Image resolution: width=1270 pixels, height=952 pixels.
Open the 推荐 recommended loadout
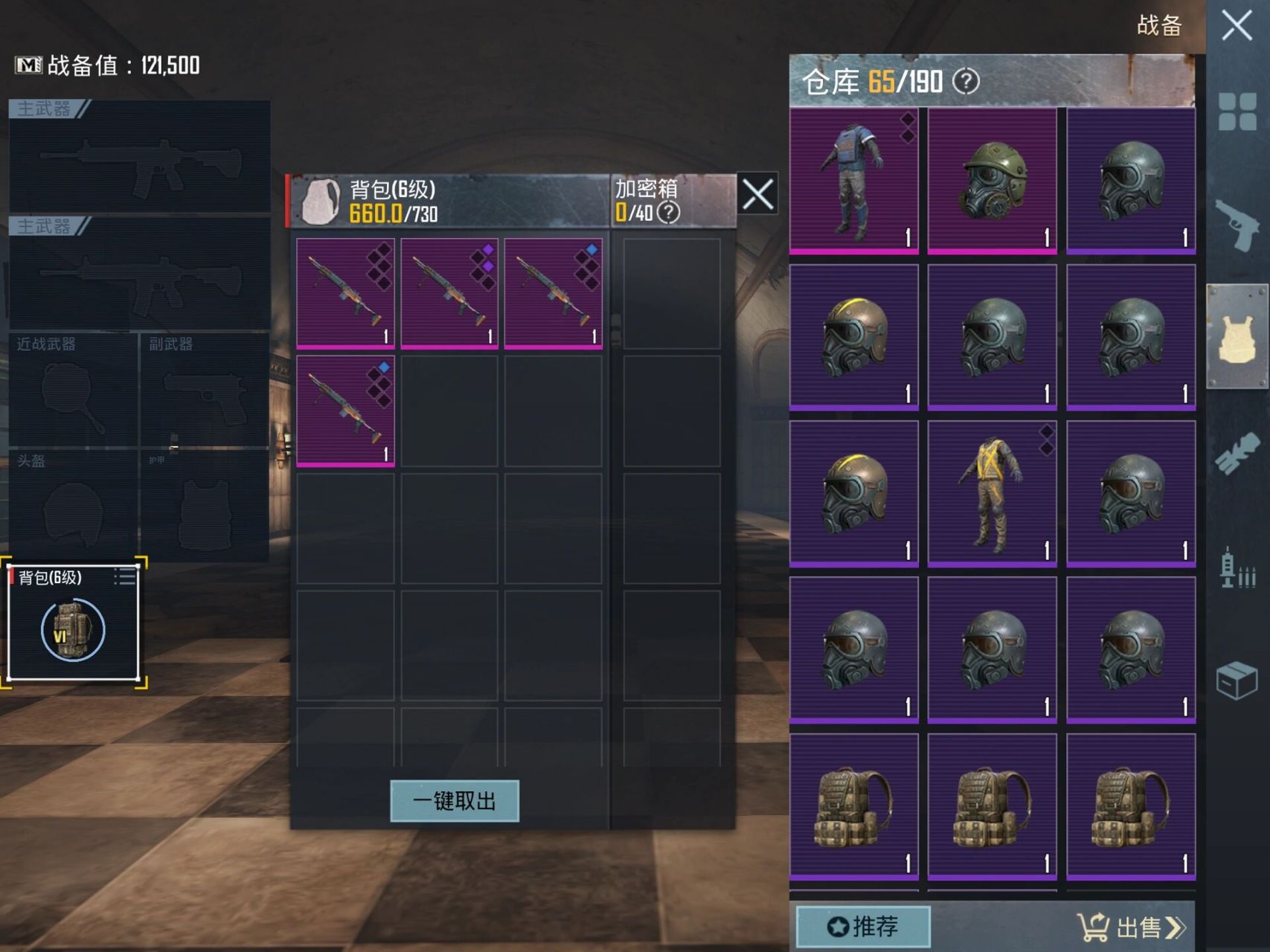[863, 926]
